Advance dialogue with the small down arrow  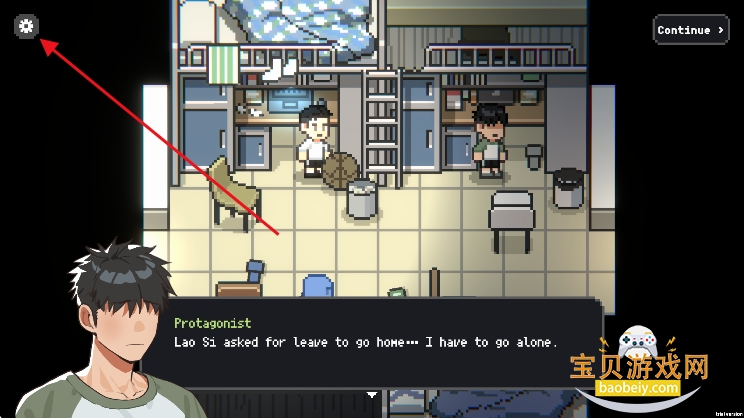tap(372, 395)
